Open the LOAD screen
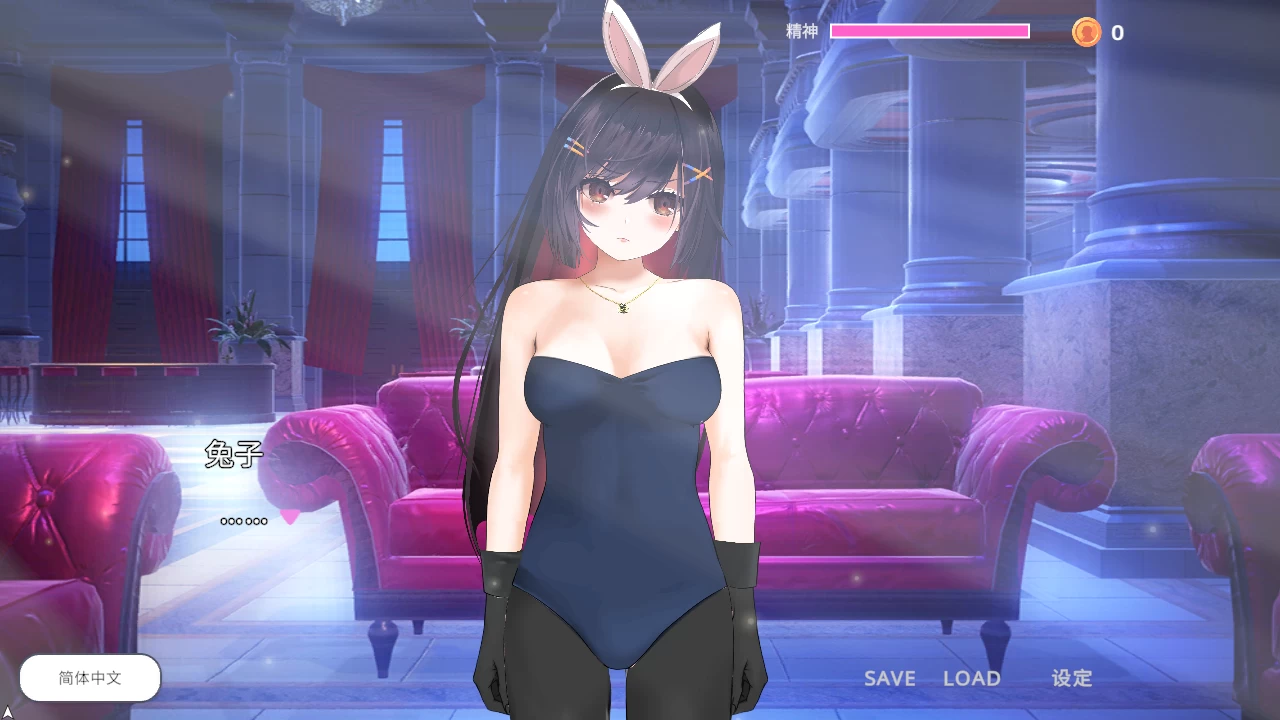This screenshot has width=1280, height=720. pos(973,678)
